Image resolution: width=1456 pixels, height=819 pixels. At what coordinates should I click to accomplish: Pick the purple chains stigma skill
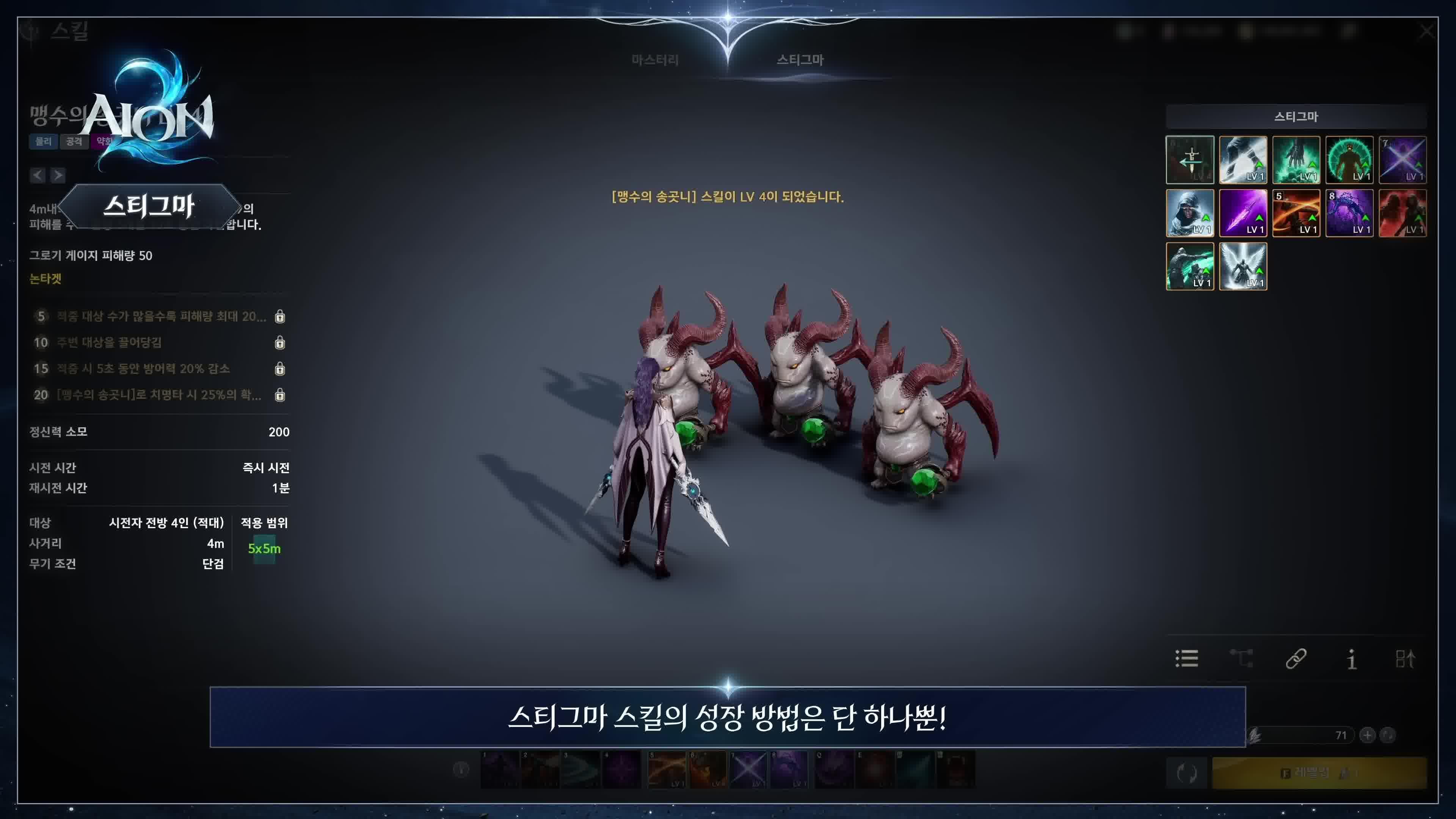coord(1349,213)
